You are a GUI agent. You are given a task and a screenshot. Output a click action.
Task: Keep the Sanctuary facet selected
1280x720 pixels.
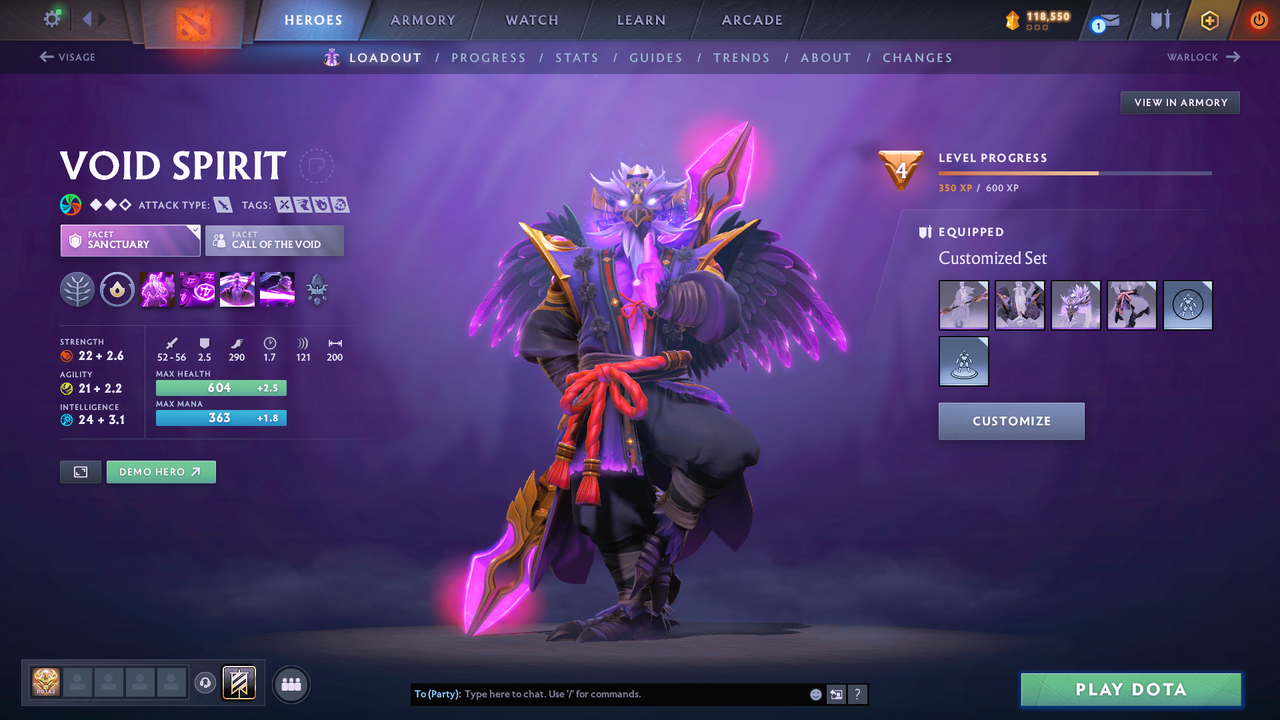click(130, 240)
